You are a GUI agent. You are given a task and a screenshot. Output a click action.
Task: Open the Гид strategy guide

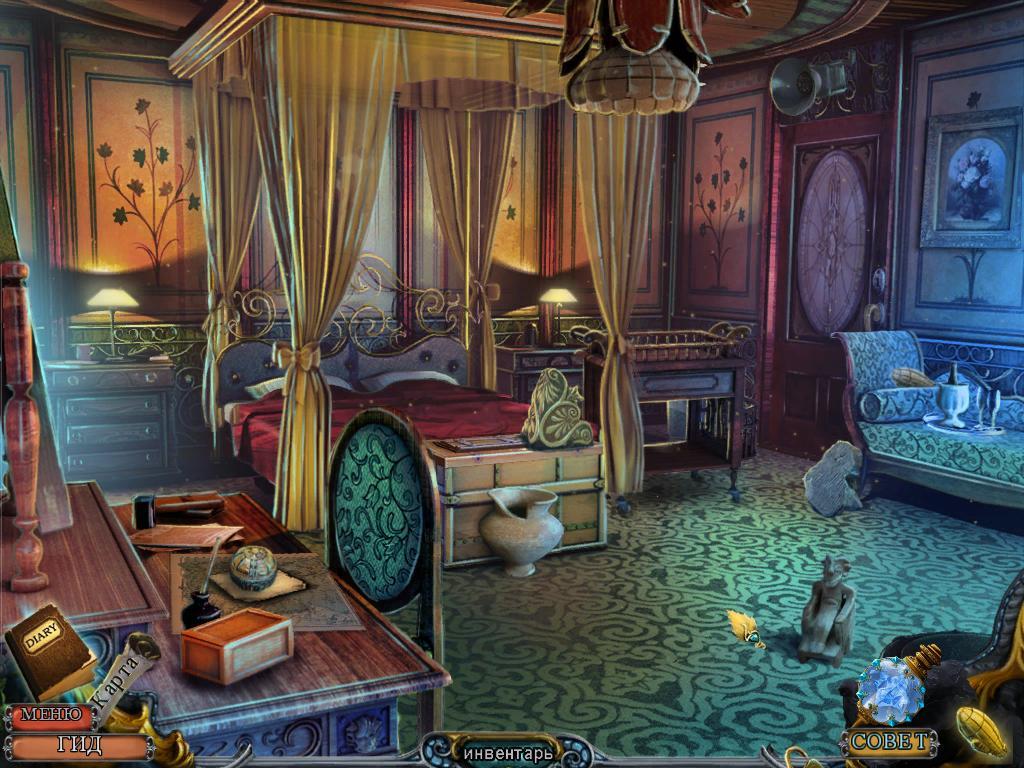click(77, 745)
